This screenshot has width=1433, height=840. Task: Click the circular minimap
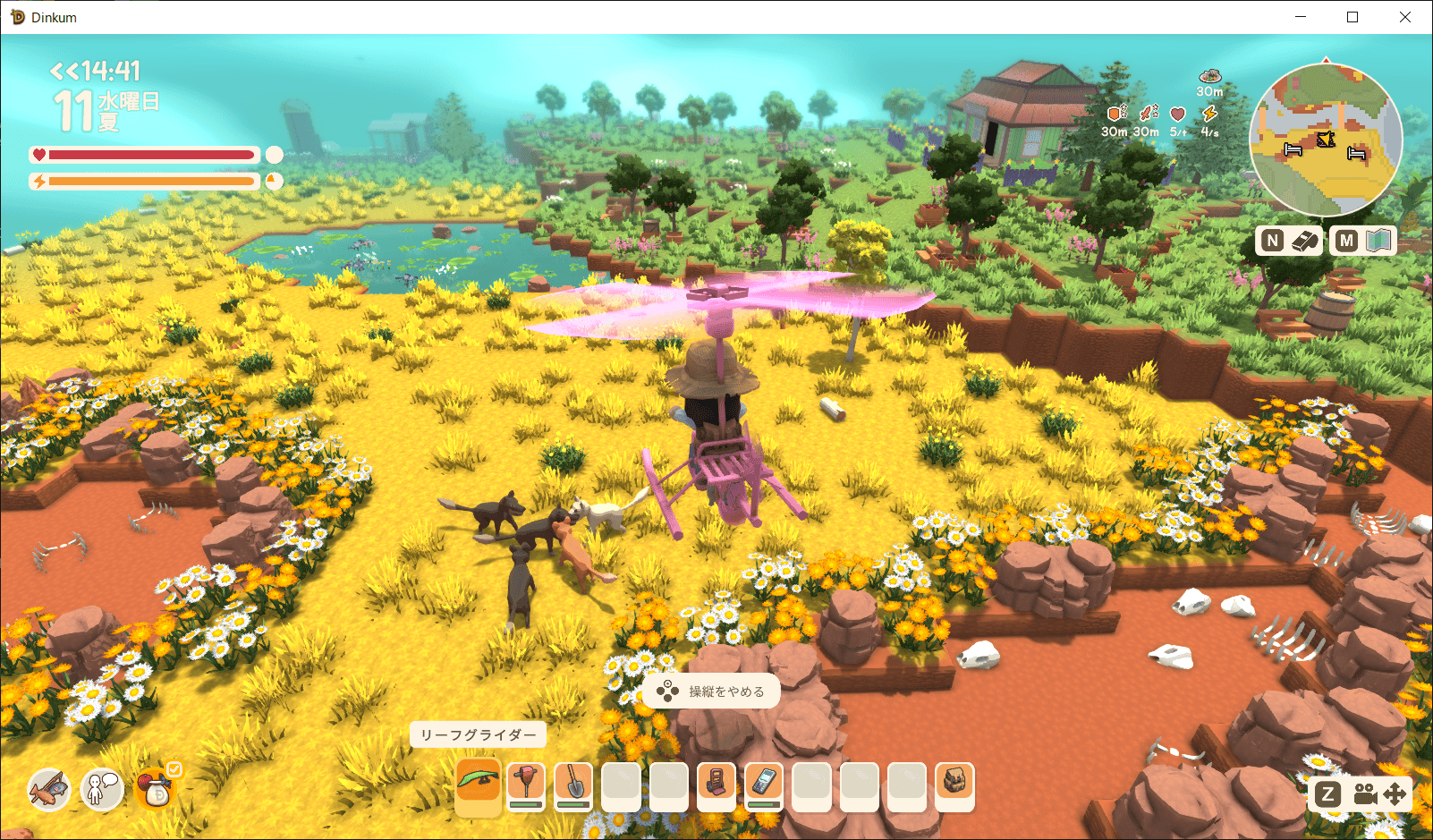click(x=1326, y=140)
